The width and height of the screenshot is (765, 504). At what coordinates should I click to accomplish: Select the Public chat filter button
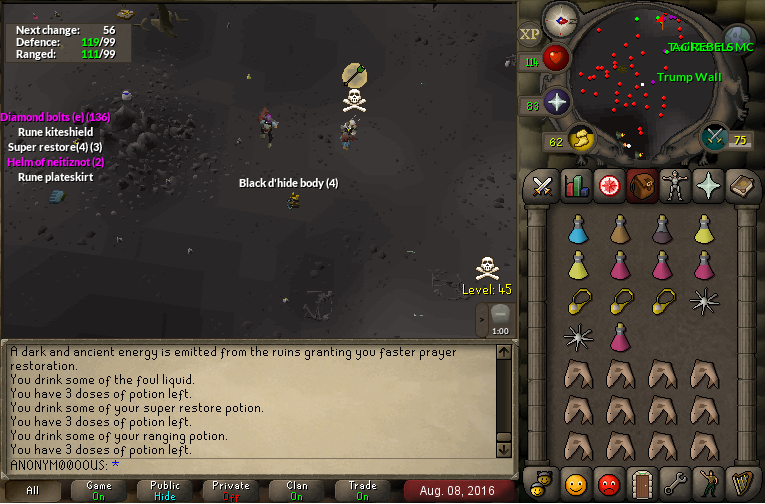165,490
